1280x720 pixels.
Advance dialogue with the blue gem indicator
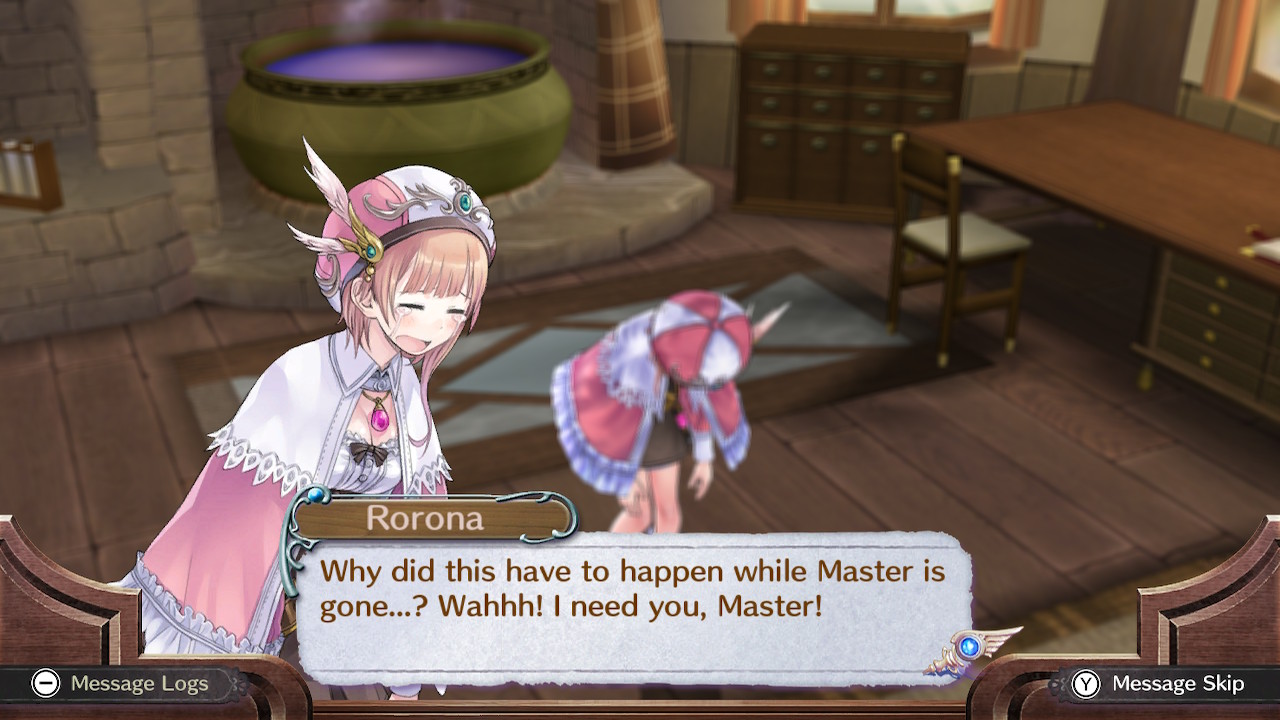pyautogui.click(x=967, y=647)
